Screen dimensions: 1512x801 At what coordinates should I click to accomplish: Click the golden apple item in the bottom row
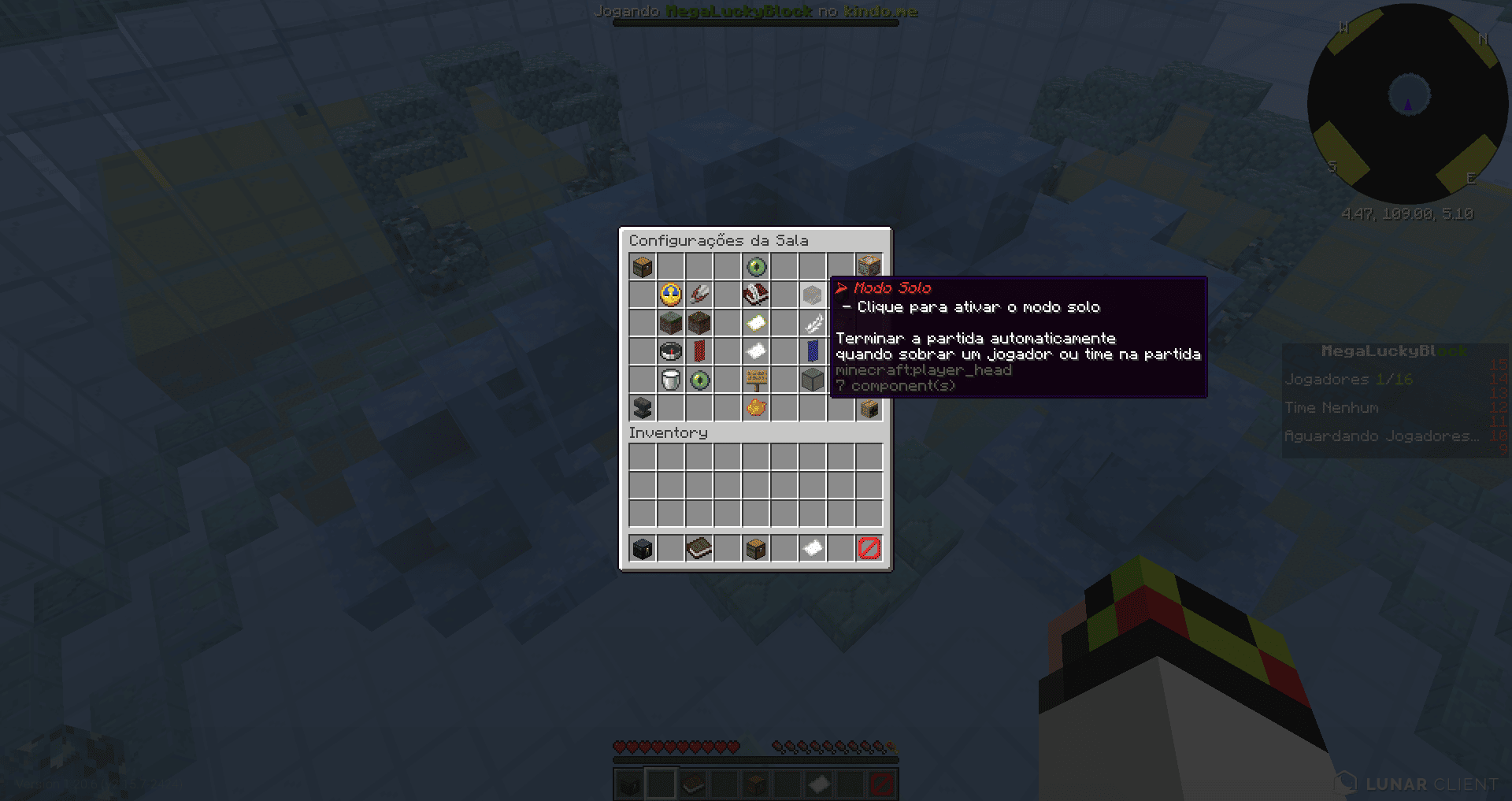point(756,409)
